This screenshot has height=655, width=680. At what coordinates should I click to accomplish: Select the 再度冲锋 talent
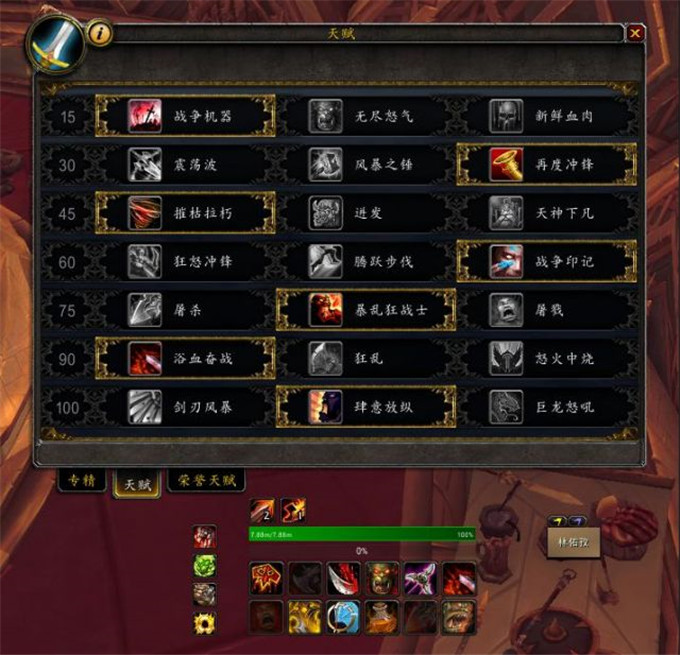tap(546, 165)
